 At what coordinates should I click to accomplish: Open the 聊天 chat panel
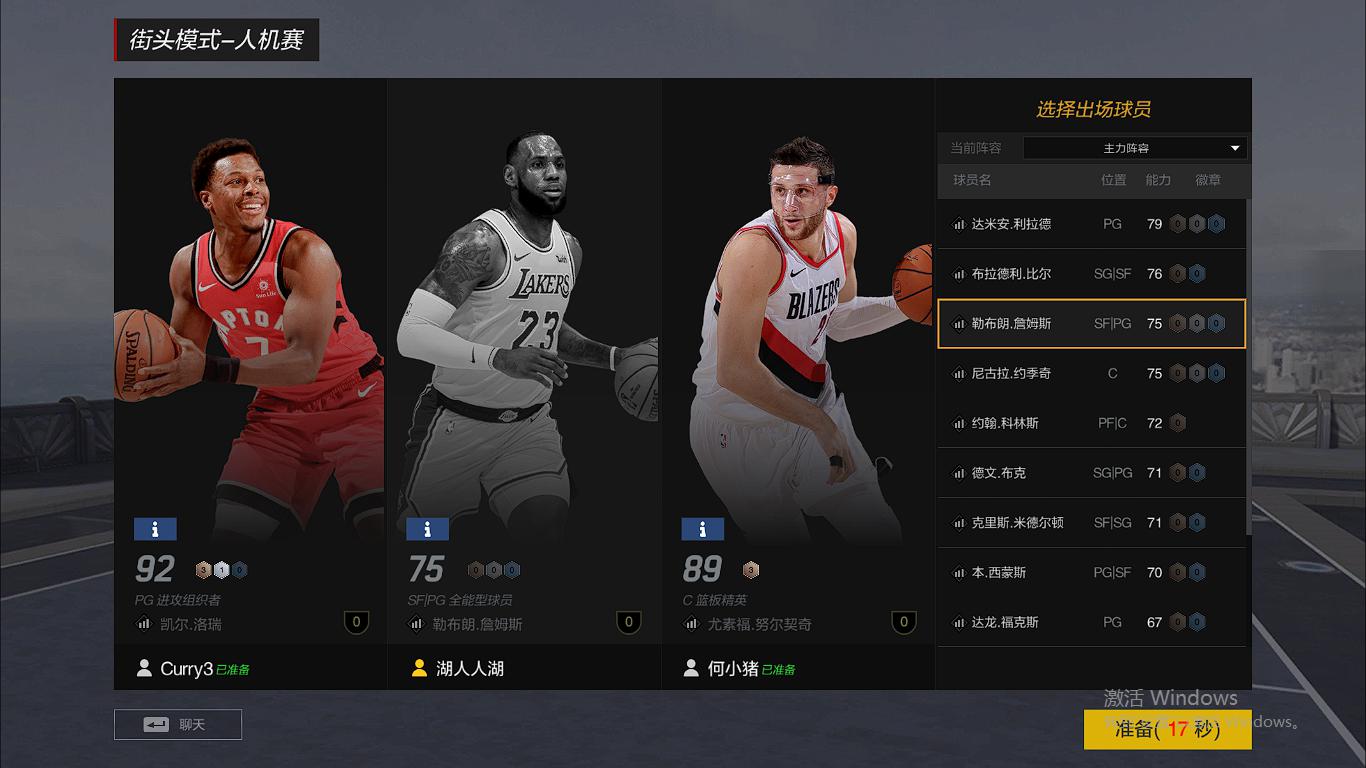coord(178,723)
